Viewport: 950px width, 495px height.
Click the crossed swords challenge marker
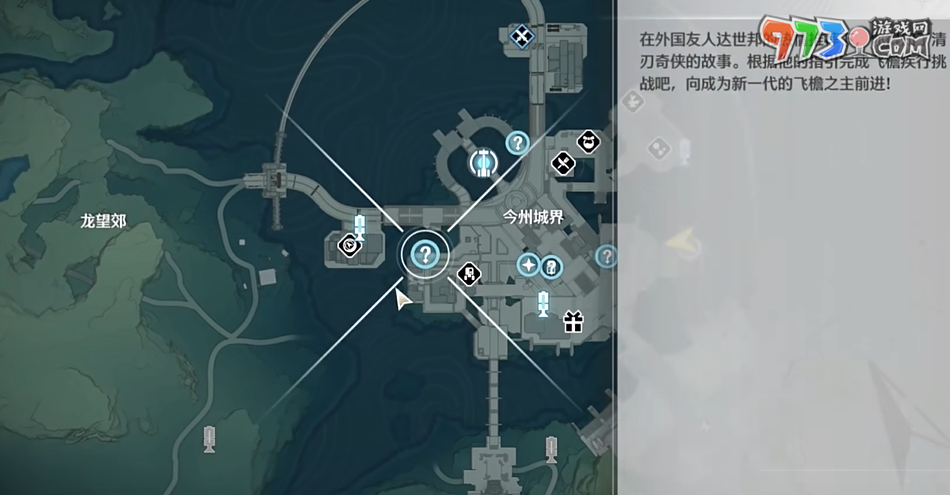(521, 37)
